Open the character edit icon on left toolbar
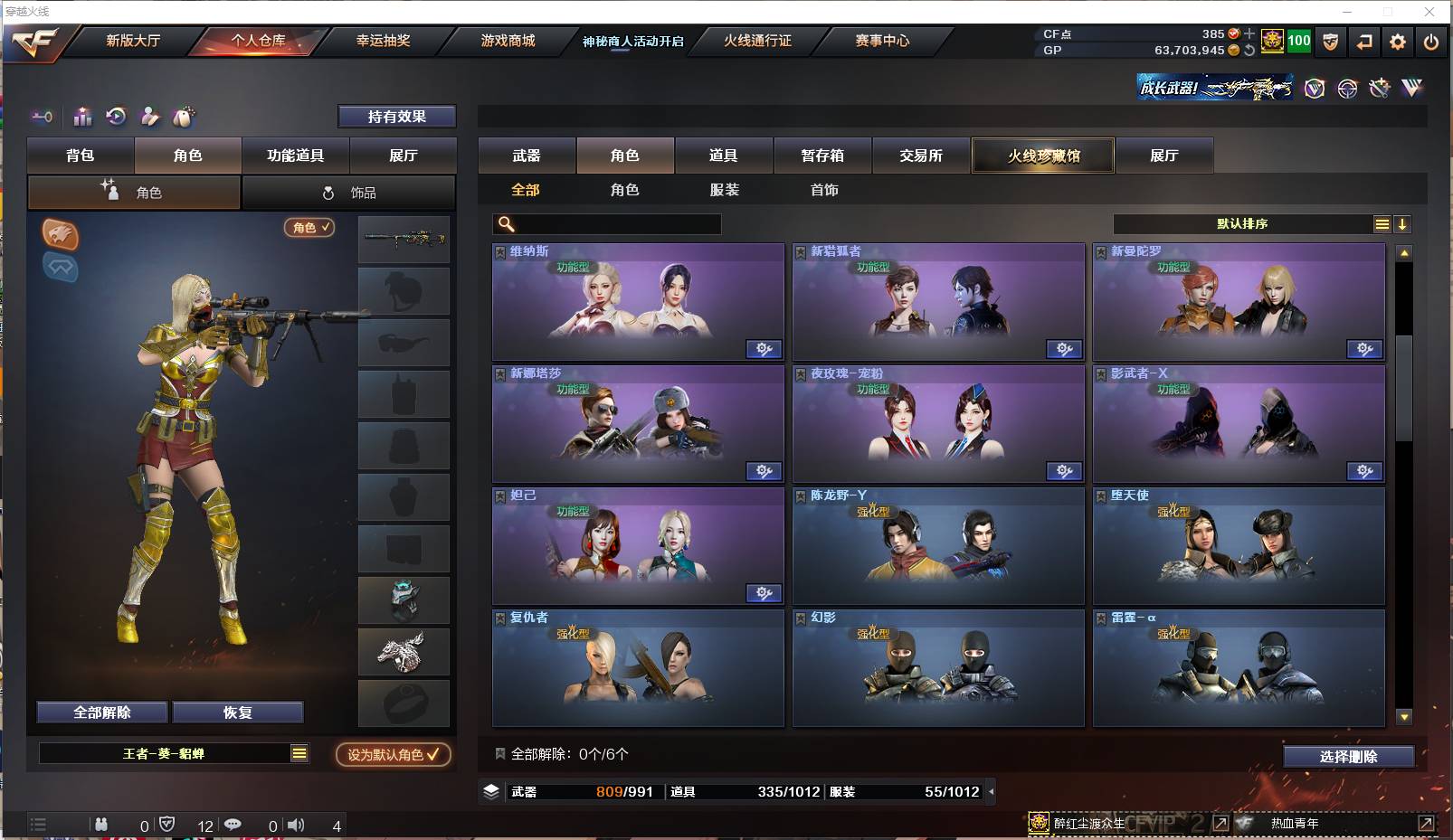 click(x=149, y=117)
